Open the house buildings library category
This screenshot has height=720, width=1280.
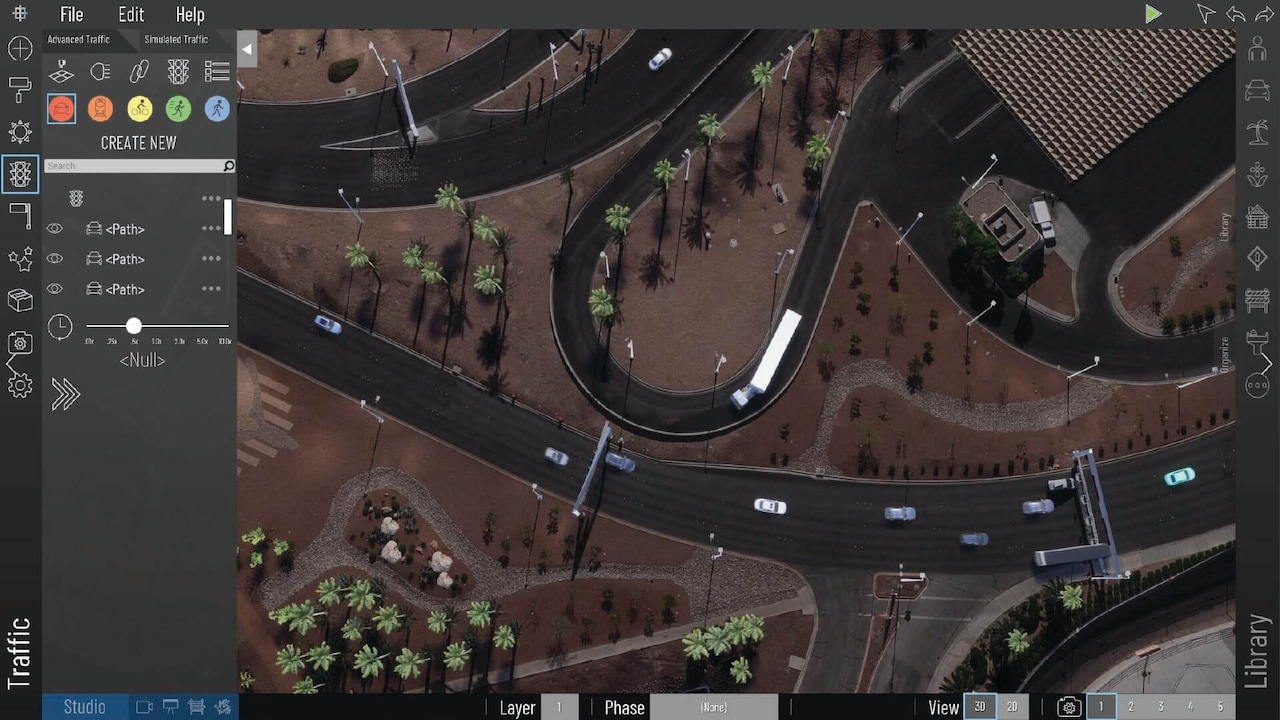pyautogui.click(x=1257, y=216)
